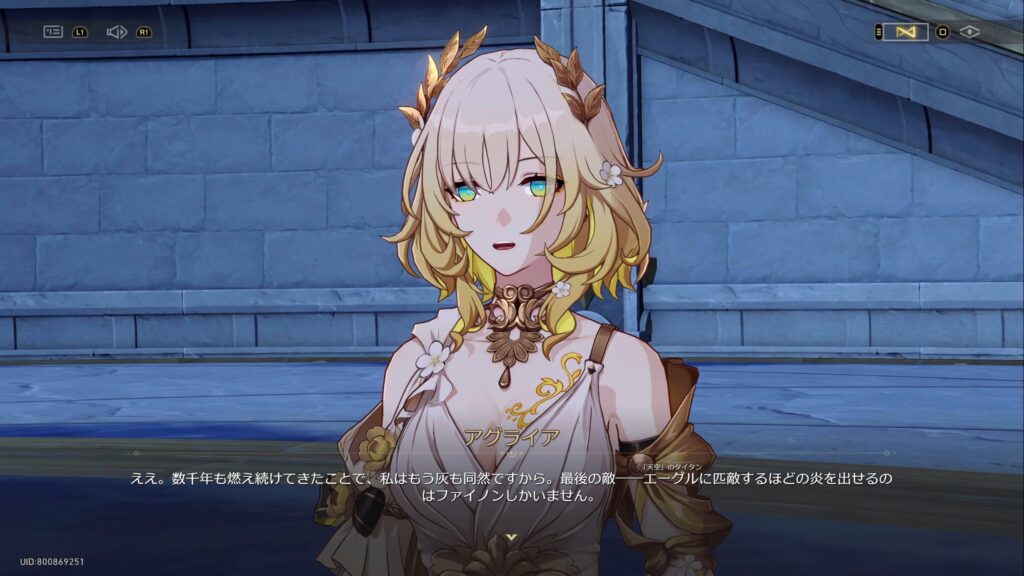Viewport: 1024px width, 576px height.
Task: Open the dialogue log list icon
Action: [x=53, y=32]
